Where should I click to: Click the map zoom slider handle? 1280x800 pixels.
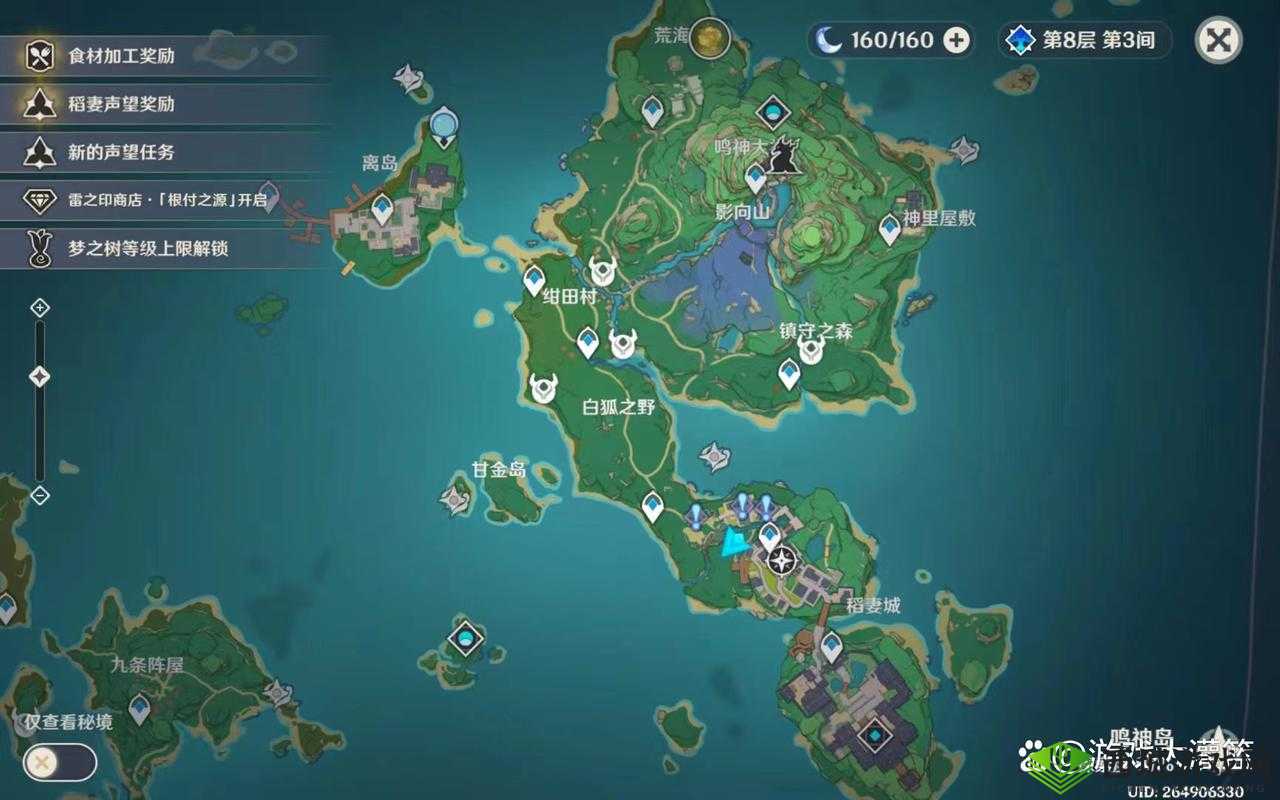40,377
